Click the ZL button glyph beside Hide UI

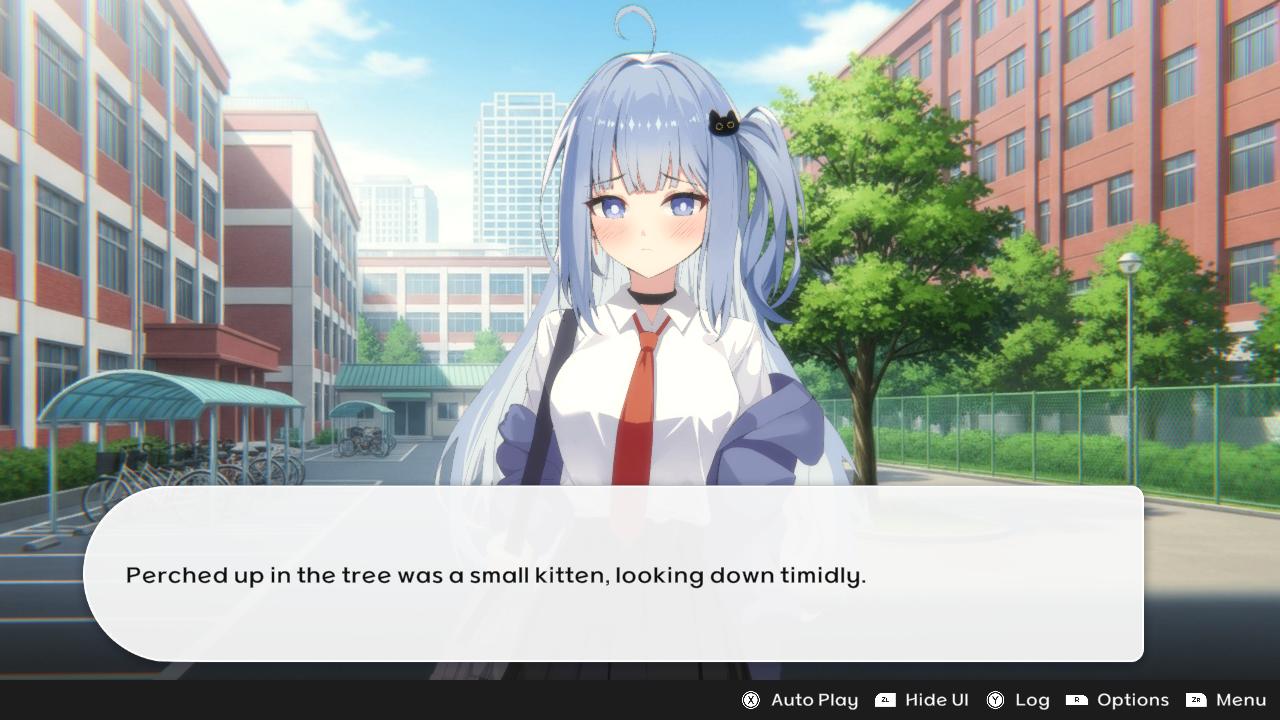pyautogui.click(x=884, y=700)
